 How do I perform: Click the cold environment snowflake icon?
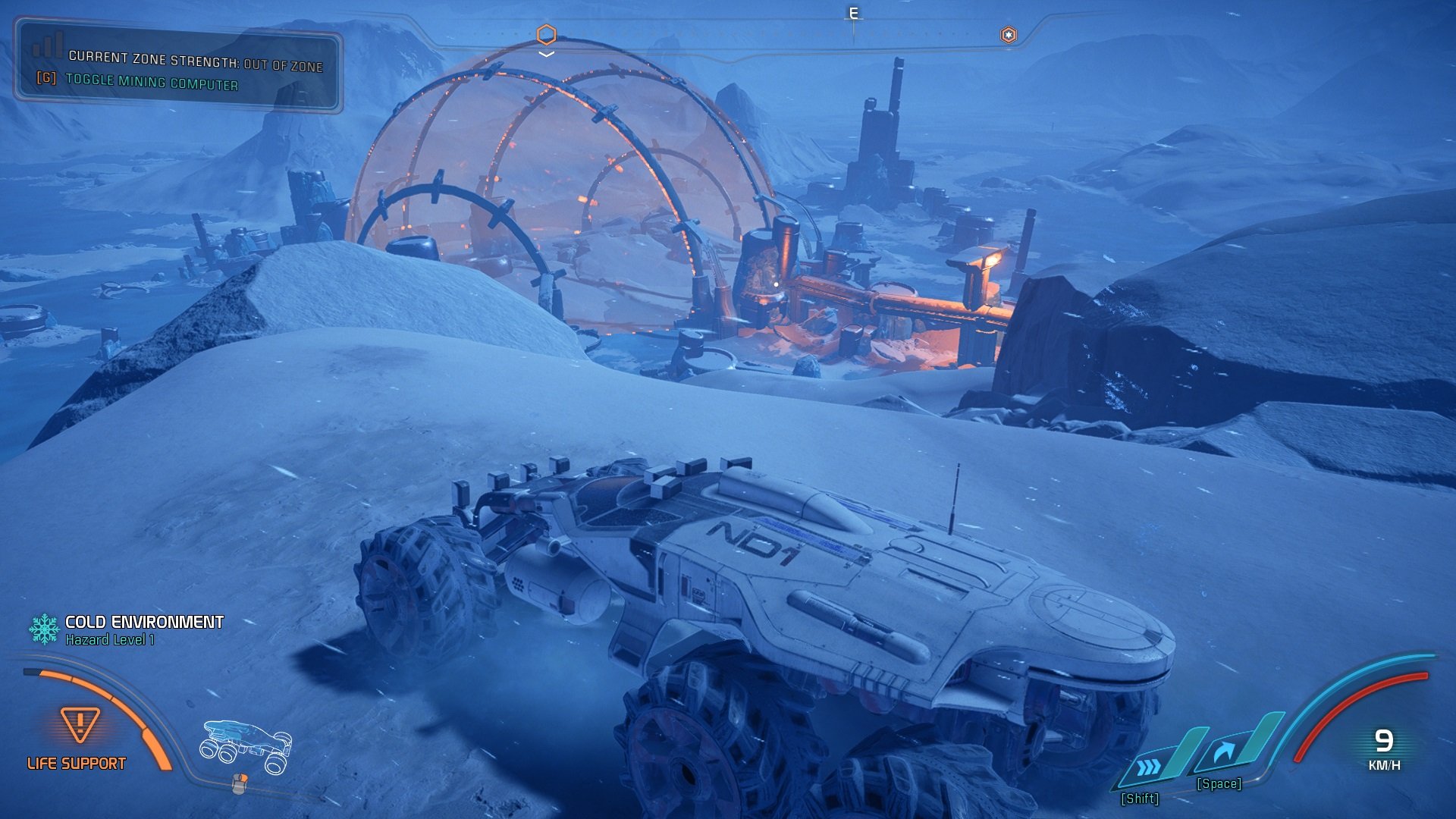point(44,629)
